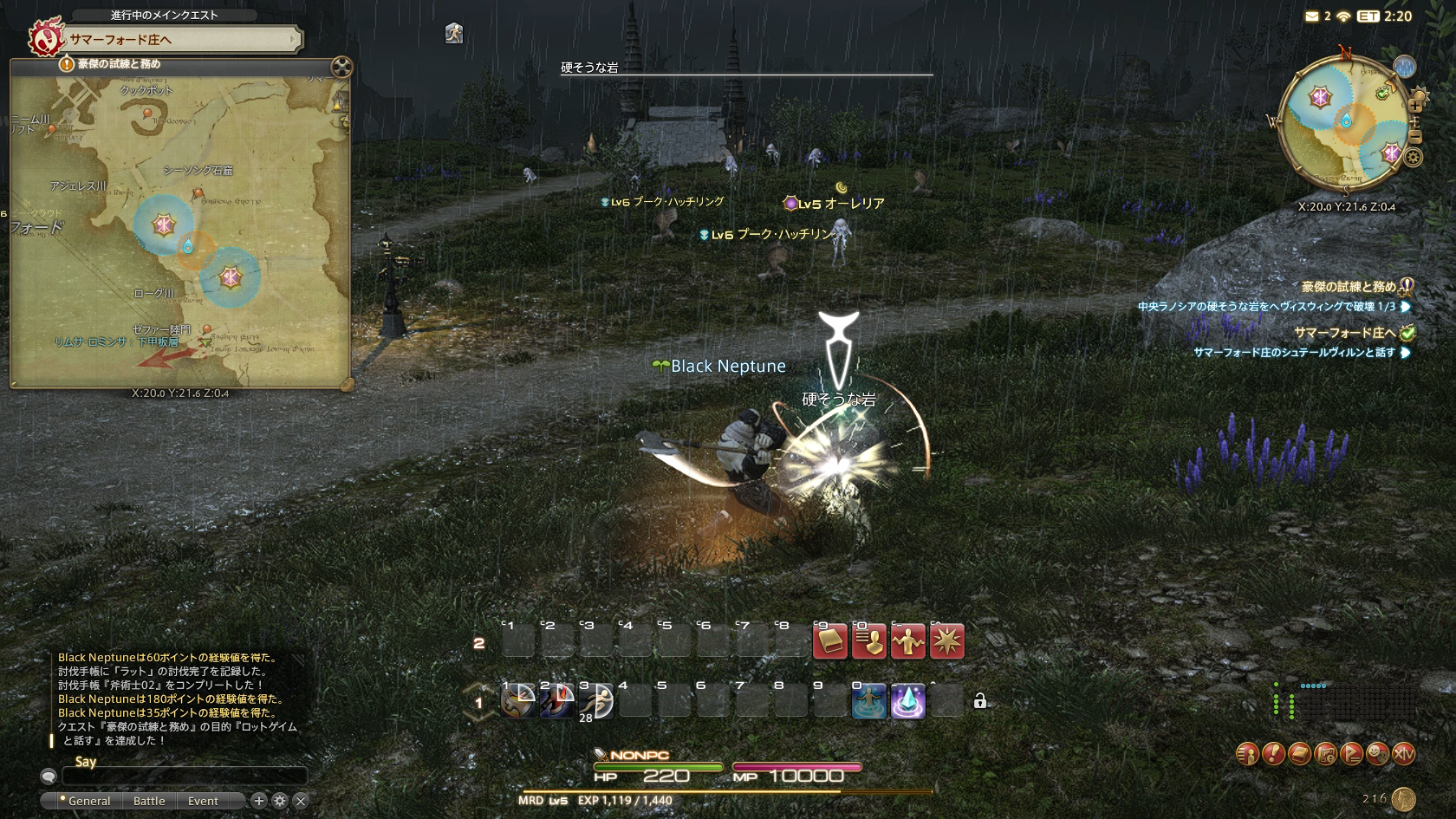
Task: Zoom in the minimap with plus button
Action: 1415,106
